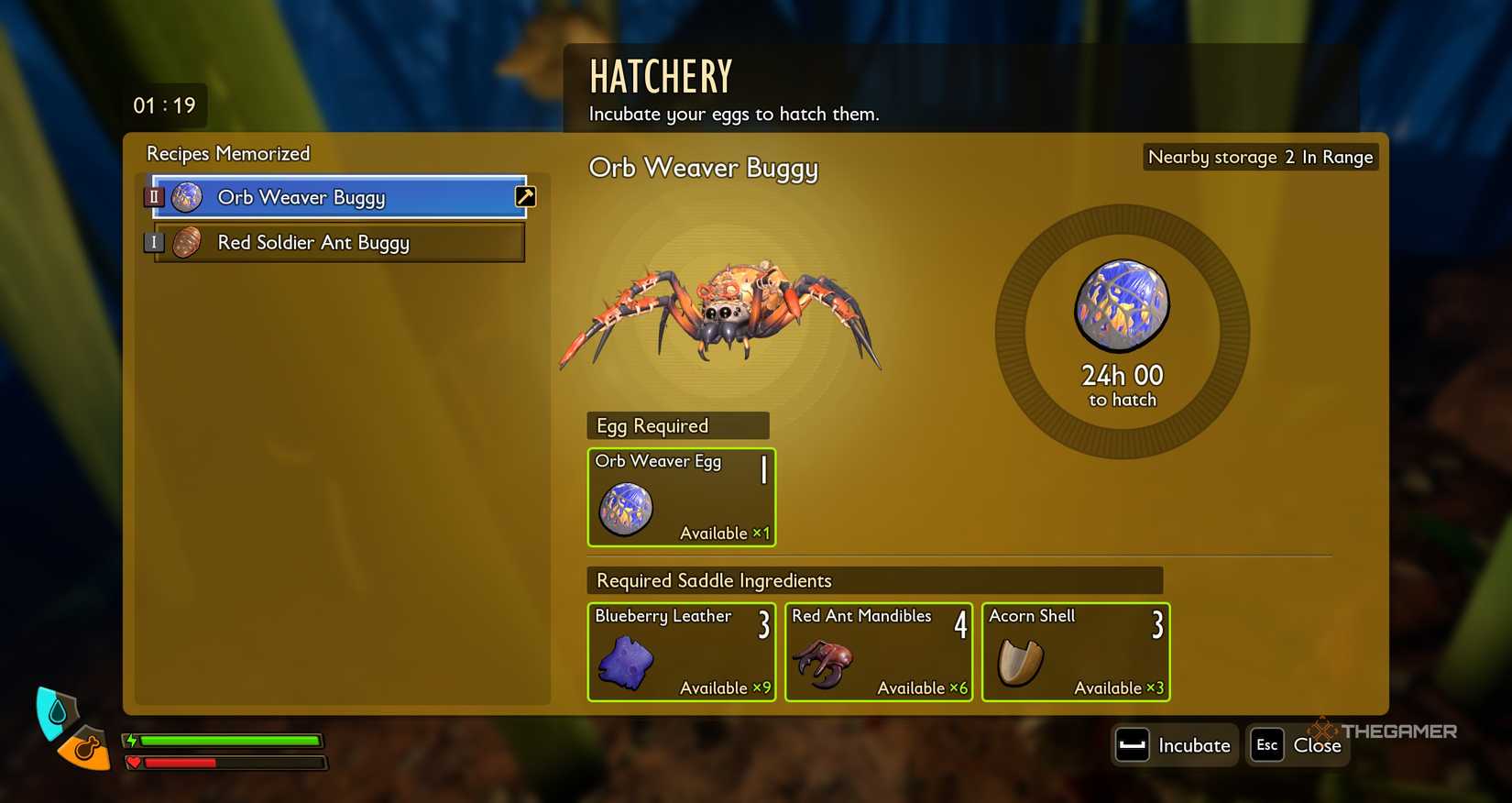1512x803 pixels.
Task: Click the Nearby storage 2 In Range label
Action: point(1259,157)
